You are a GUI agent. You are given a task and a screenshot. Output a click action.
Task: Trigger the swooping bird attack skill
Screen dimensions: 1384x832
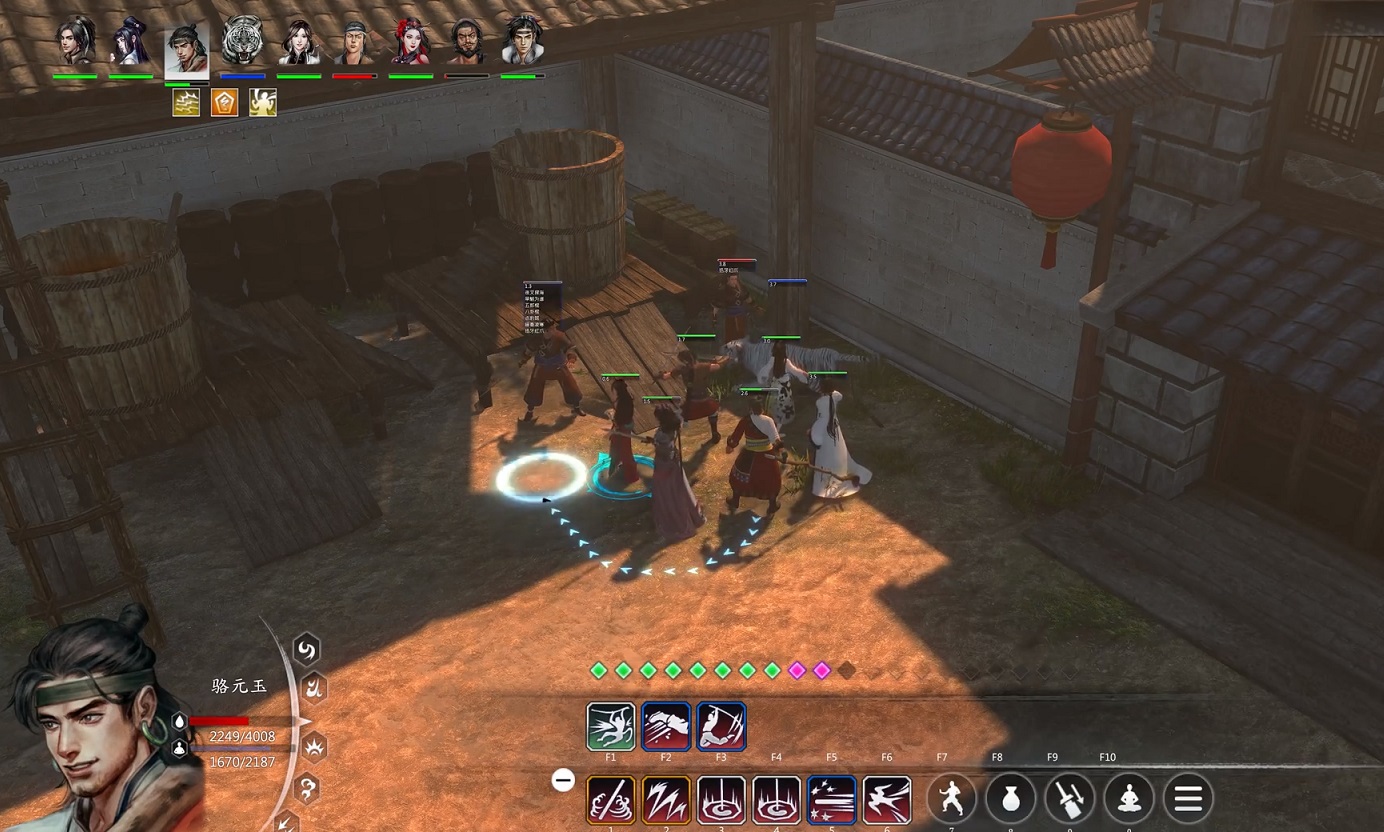click(x=887, y=800)
